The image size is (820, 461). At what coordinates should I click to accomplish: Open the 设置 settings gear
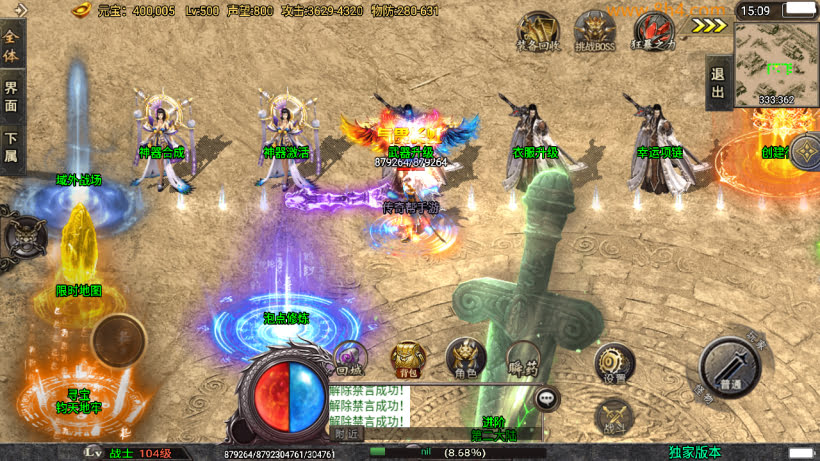pos(613,364)
